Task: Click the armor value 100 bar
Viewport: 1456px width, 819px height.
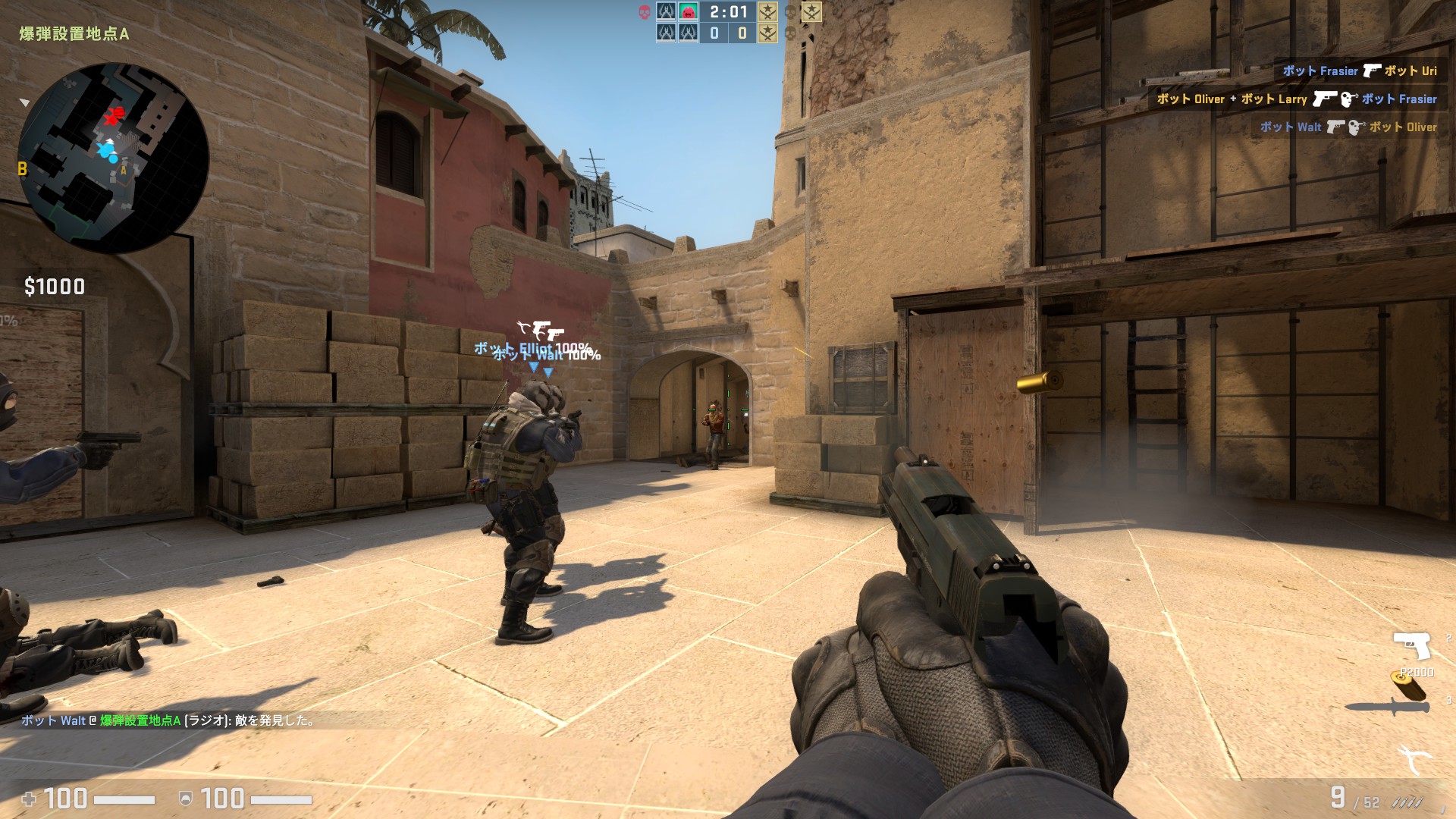Action: 221,798
